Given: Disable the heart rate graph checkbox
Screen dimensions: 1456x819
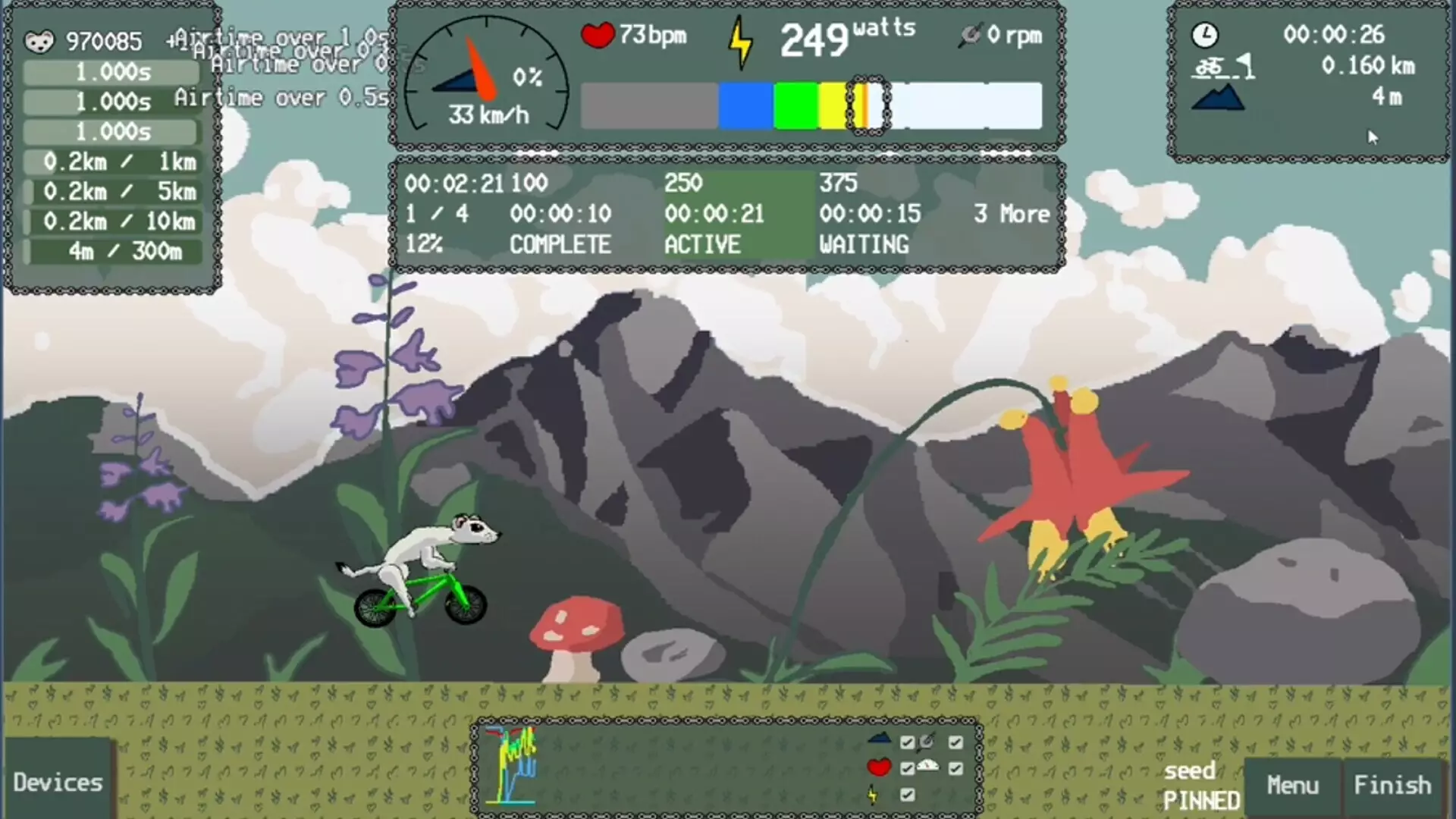Looking at the screenshot, I should (907, 767).
